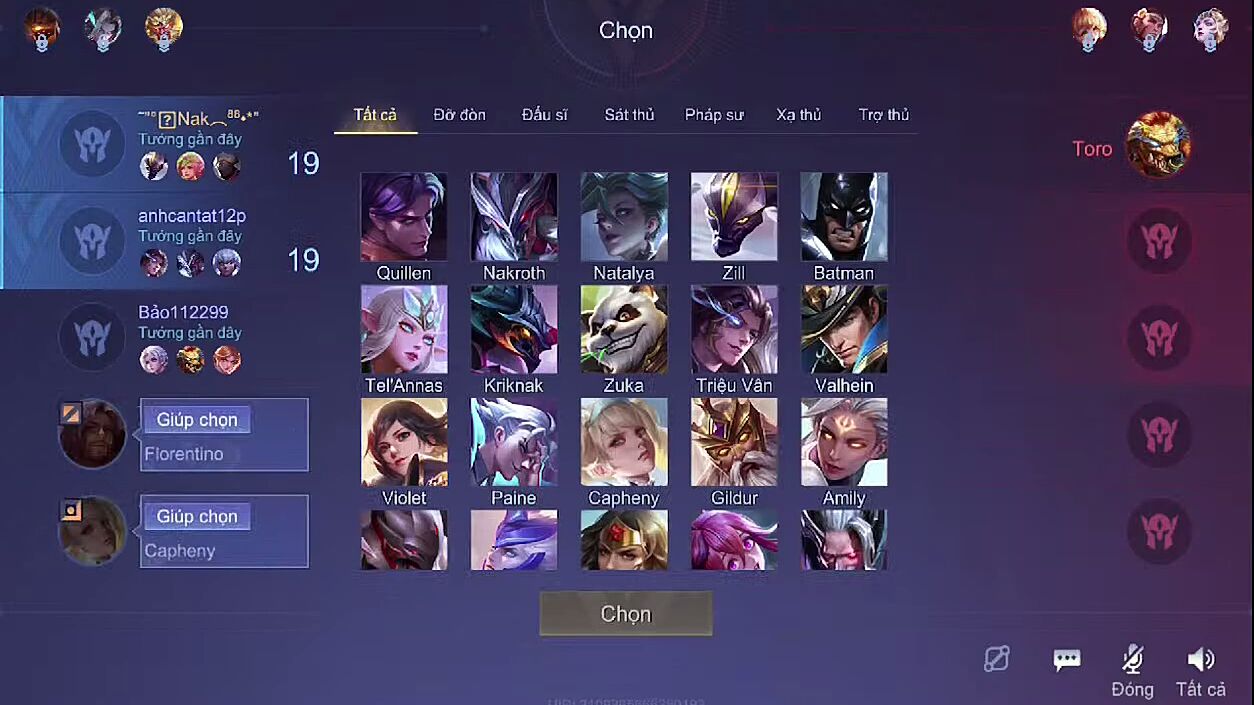Viewport: 1254px width, 705px height.
Task: Help pick Florentino with Giúp chọn
Action: (197, 420)
